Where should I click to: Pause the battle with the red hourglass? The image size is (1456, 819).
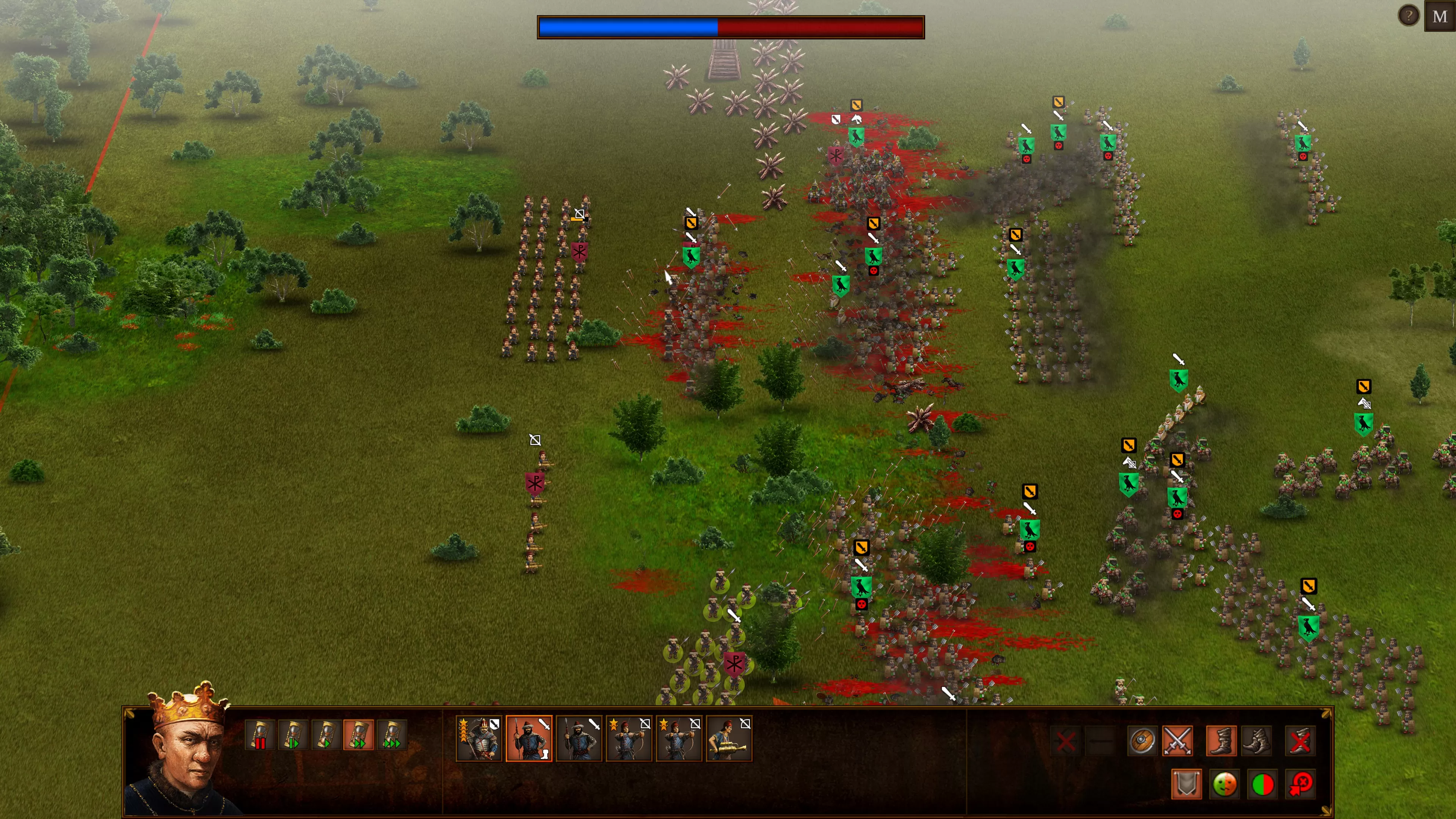pos(260,735)
